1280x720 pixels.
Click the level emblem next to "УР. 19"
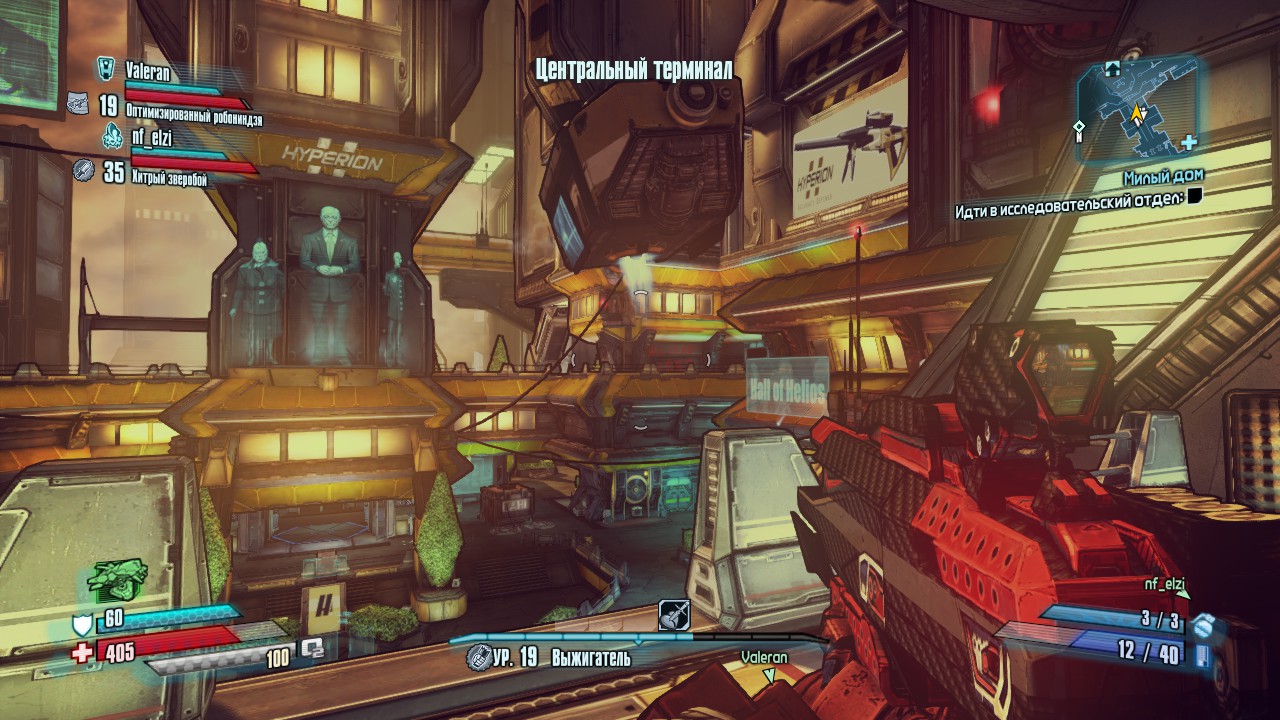(x=480, y=658)
